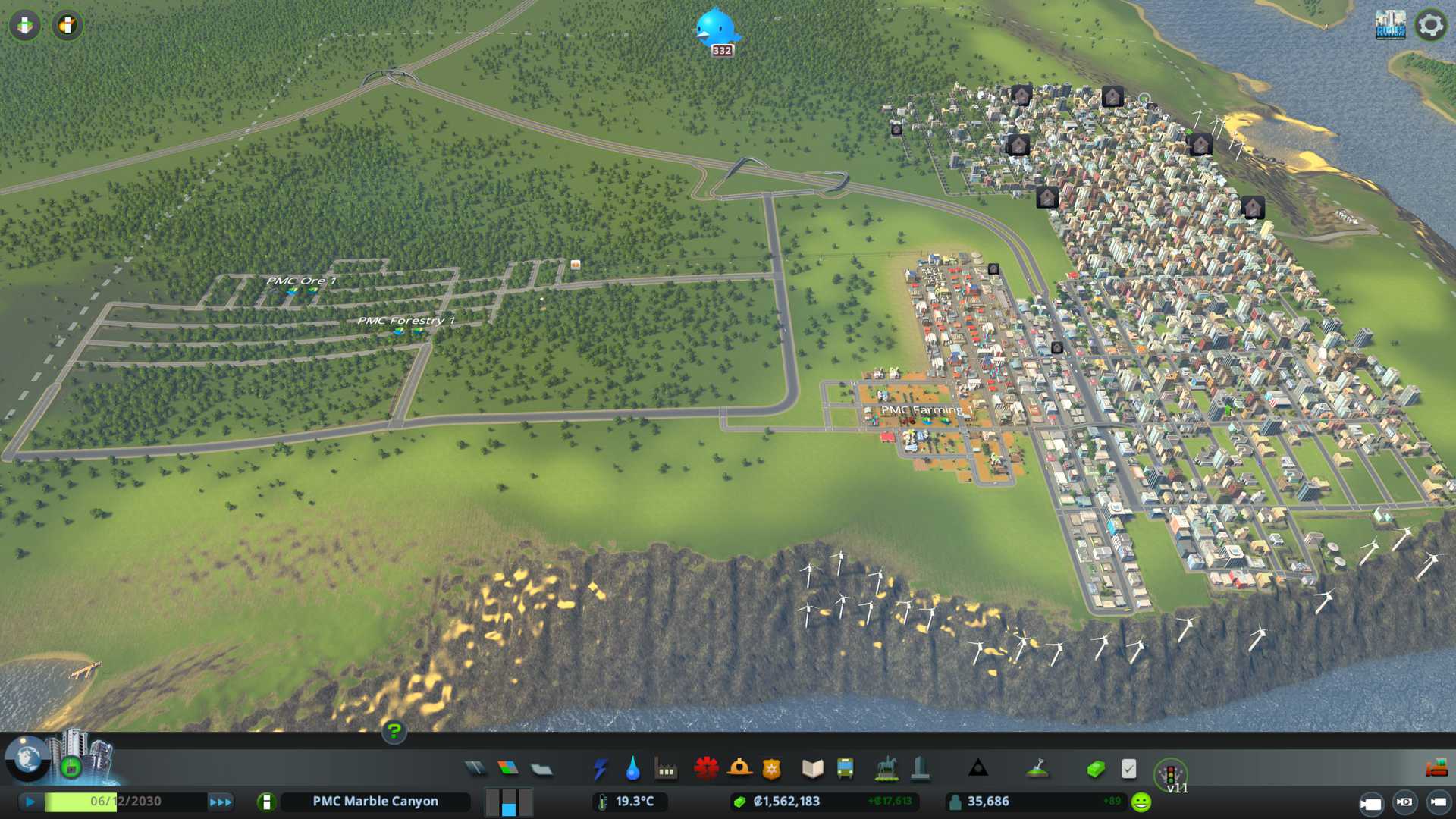Open the Landscaping shovel menu
The image size is (1456, 819).
(1037, 769)
